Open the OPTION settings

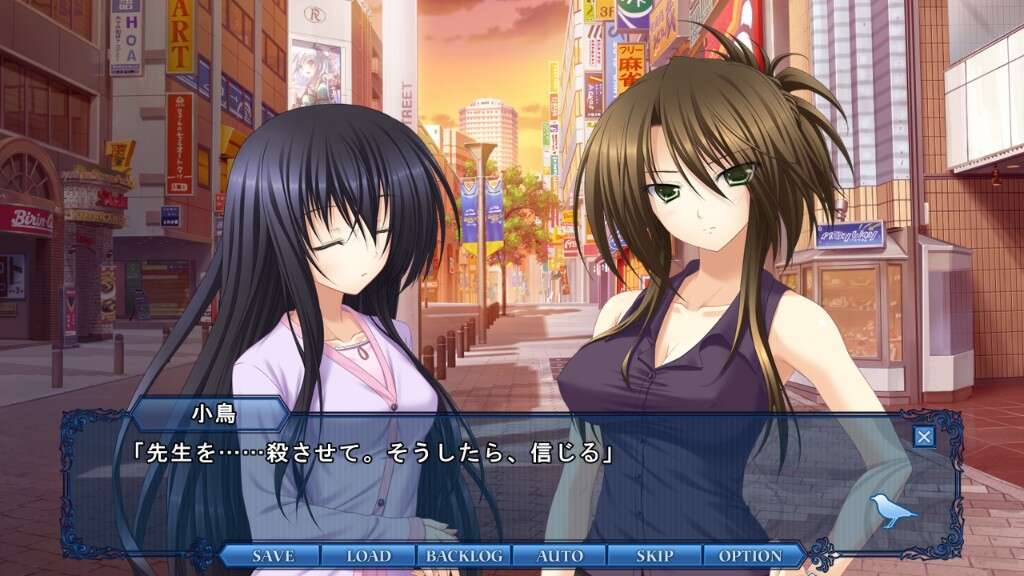click(x=750, y=555)
